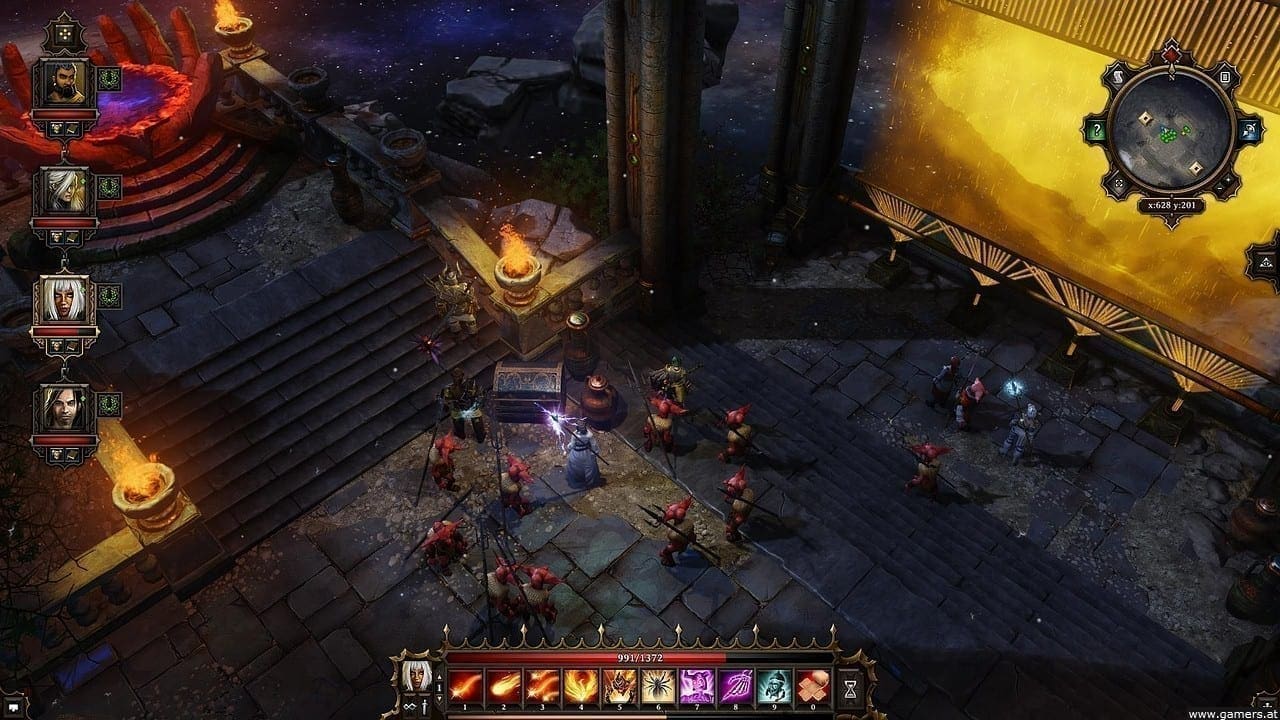Viewport: 1280px width, 720px height.
Task: Activate the skill in hotbar slot 1
Action: tap(465, 684)
